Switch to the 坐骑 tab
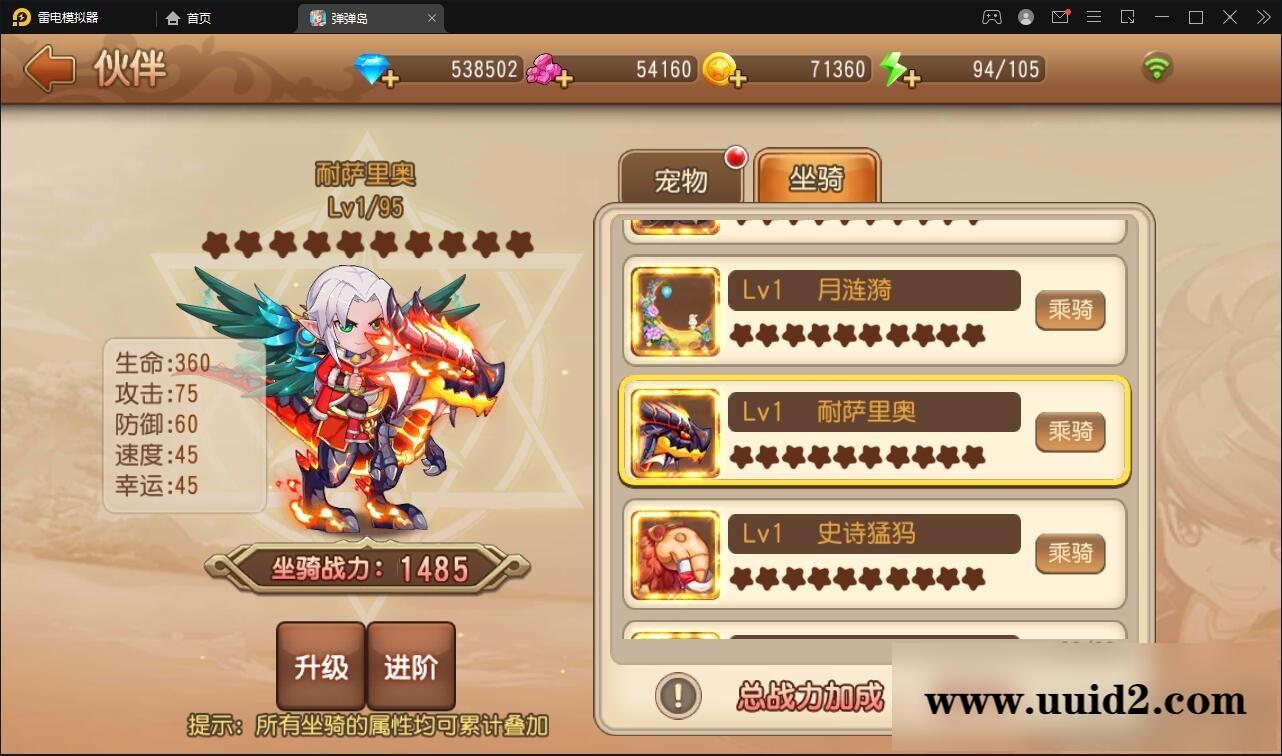Screen dimensions: 1282x756 [818, 178]
